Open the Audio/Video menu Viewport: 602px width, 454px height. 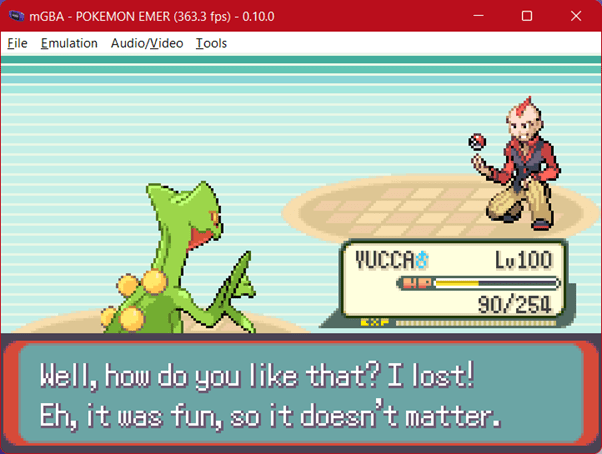click(x=146, y=43)
